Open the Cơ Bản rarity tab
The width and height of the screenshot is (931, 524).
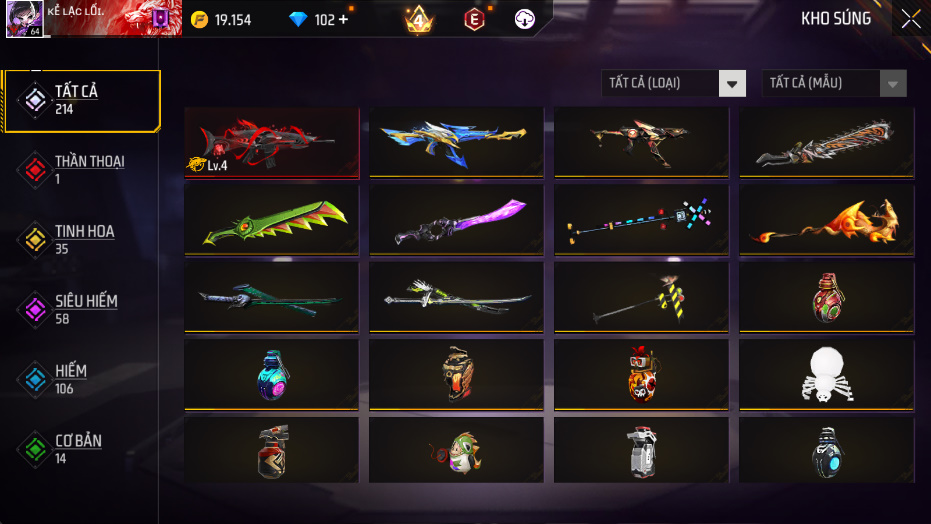tap(80, 448)
